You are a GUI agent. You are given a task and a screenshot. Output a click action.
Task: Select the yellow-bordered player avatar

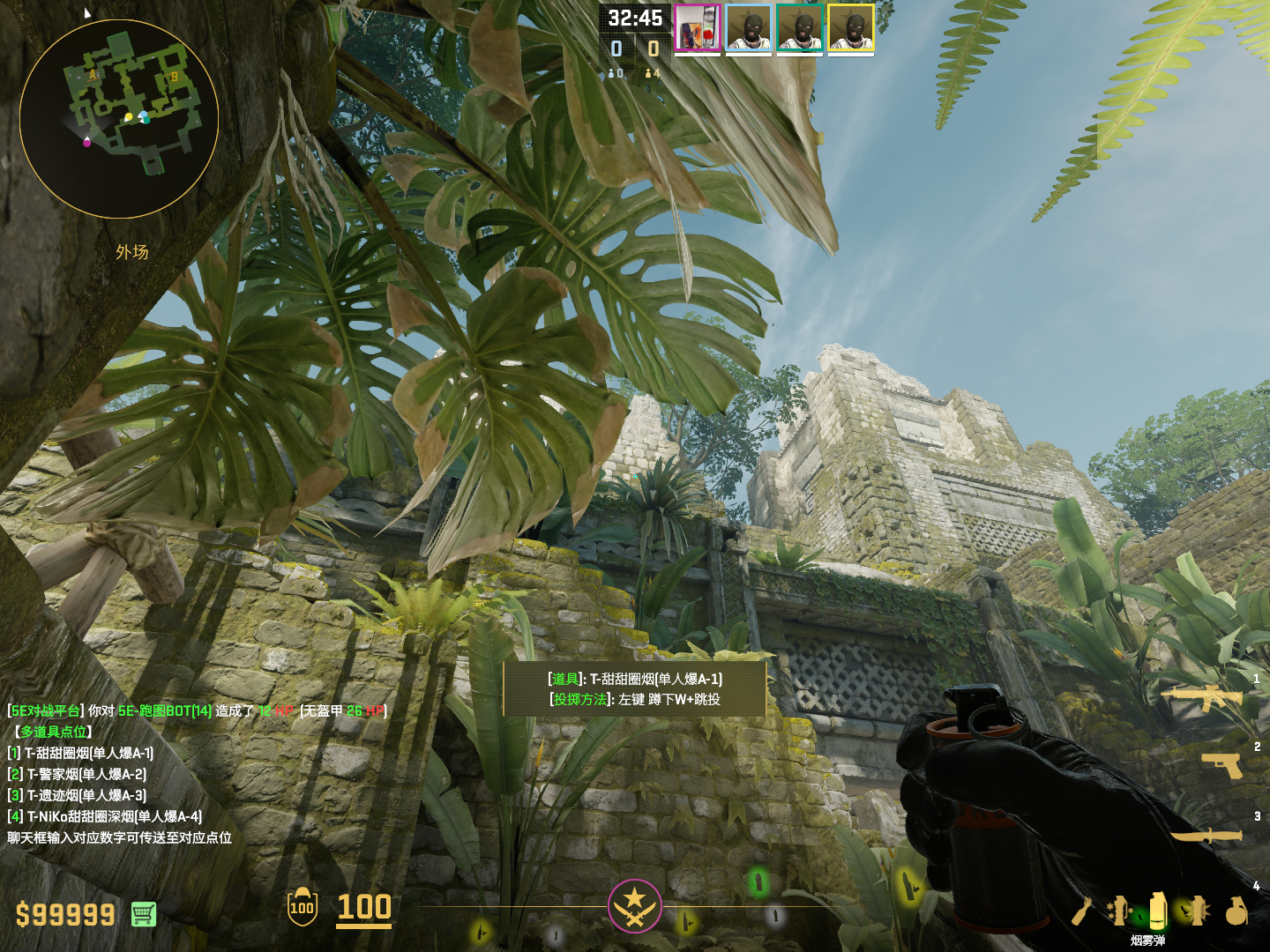851,28
